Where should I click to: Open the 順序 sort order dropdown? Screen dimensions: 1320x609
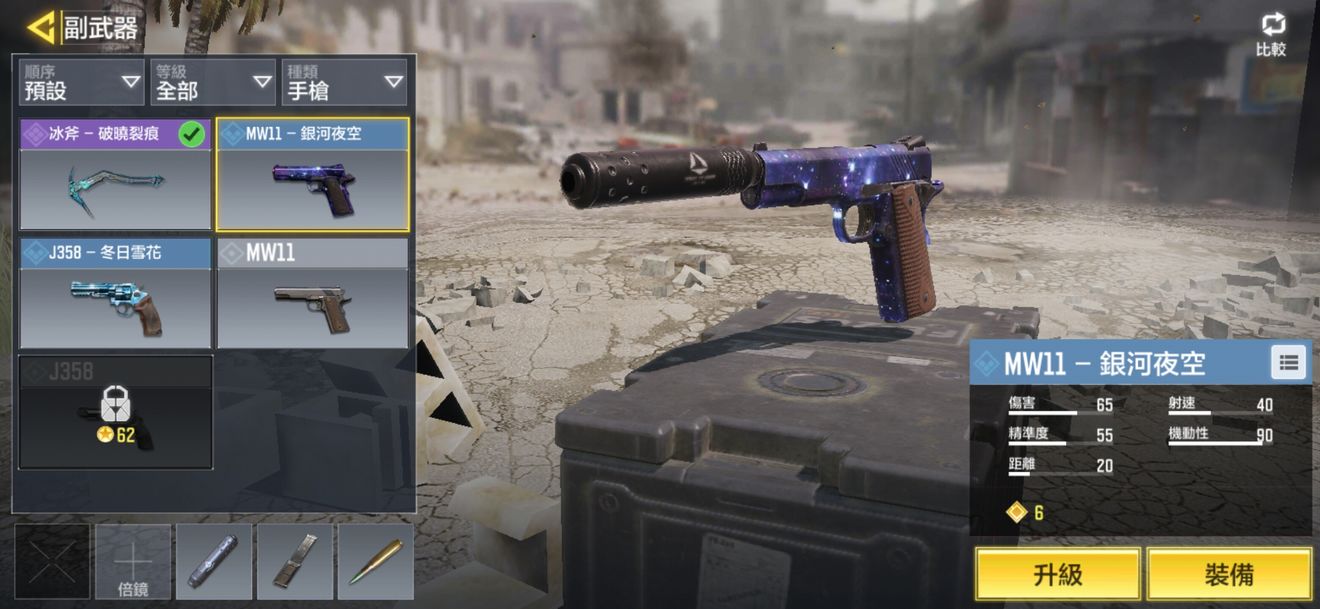[x=82, y=82]
